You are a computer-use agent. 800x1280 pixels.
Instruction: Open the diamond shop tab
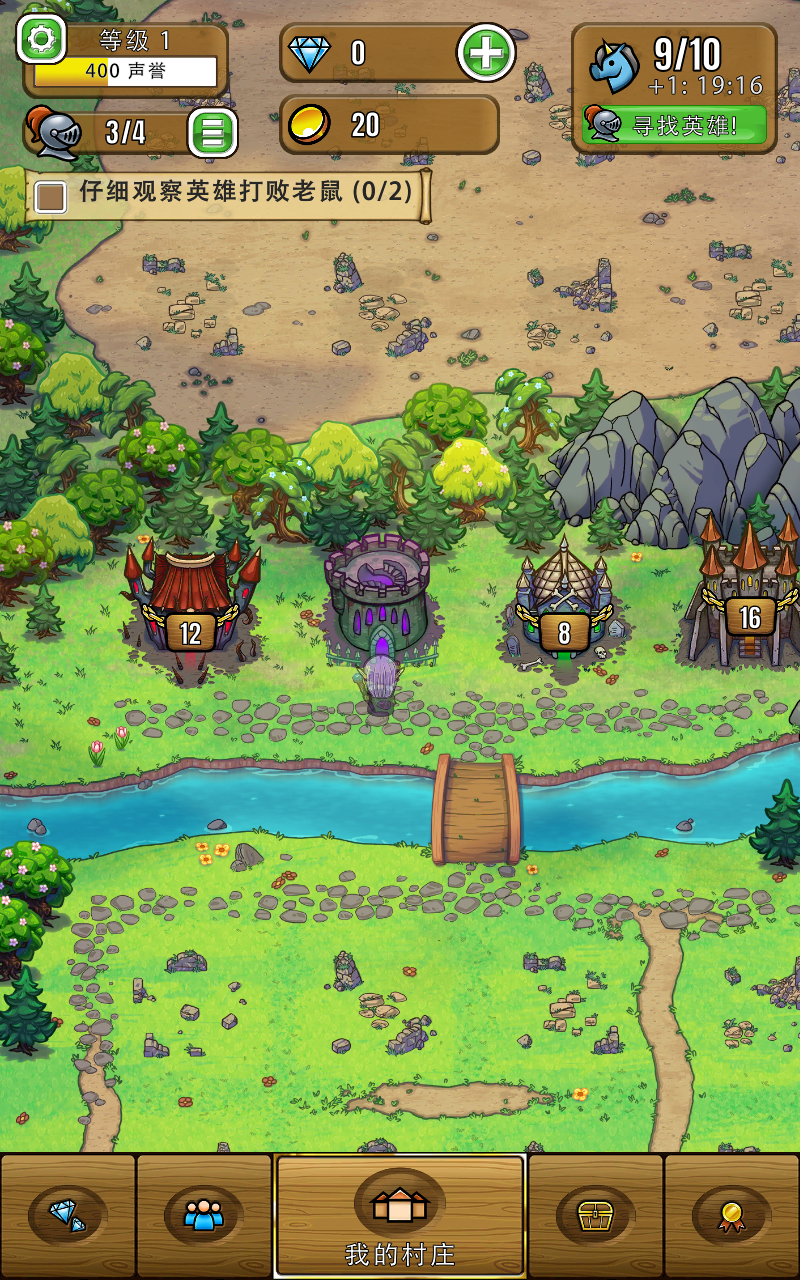pos(68,1215)
